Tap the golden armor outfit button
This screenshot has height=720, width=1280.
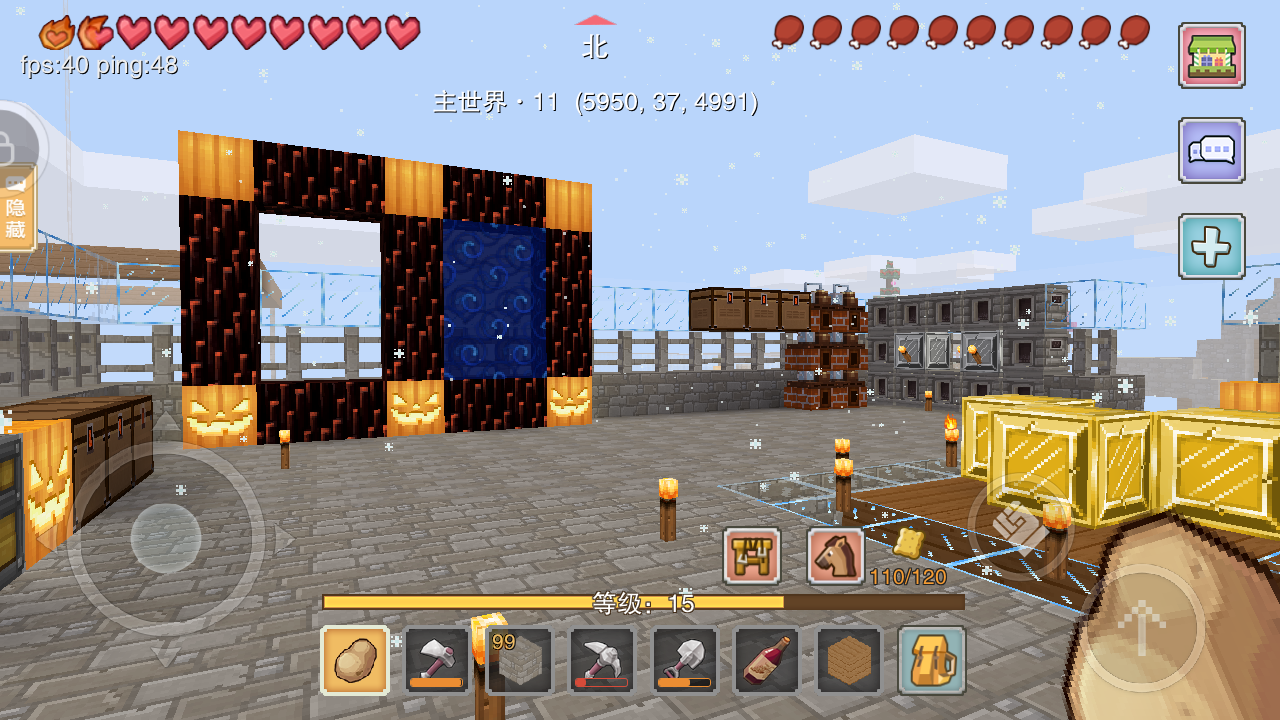pyautogui.click(x=752, y=556)
